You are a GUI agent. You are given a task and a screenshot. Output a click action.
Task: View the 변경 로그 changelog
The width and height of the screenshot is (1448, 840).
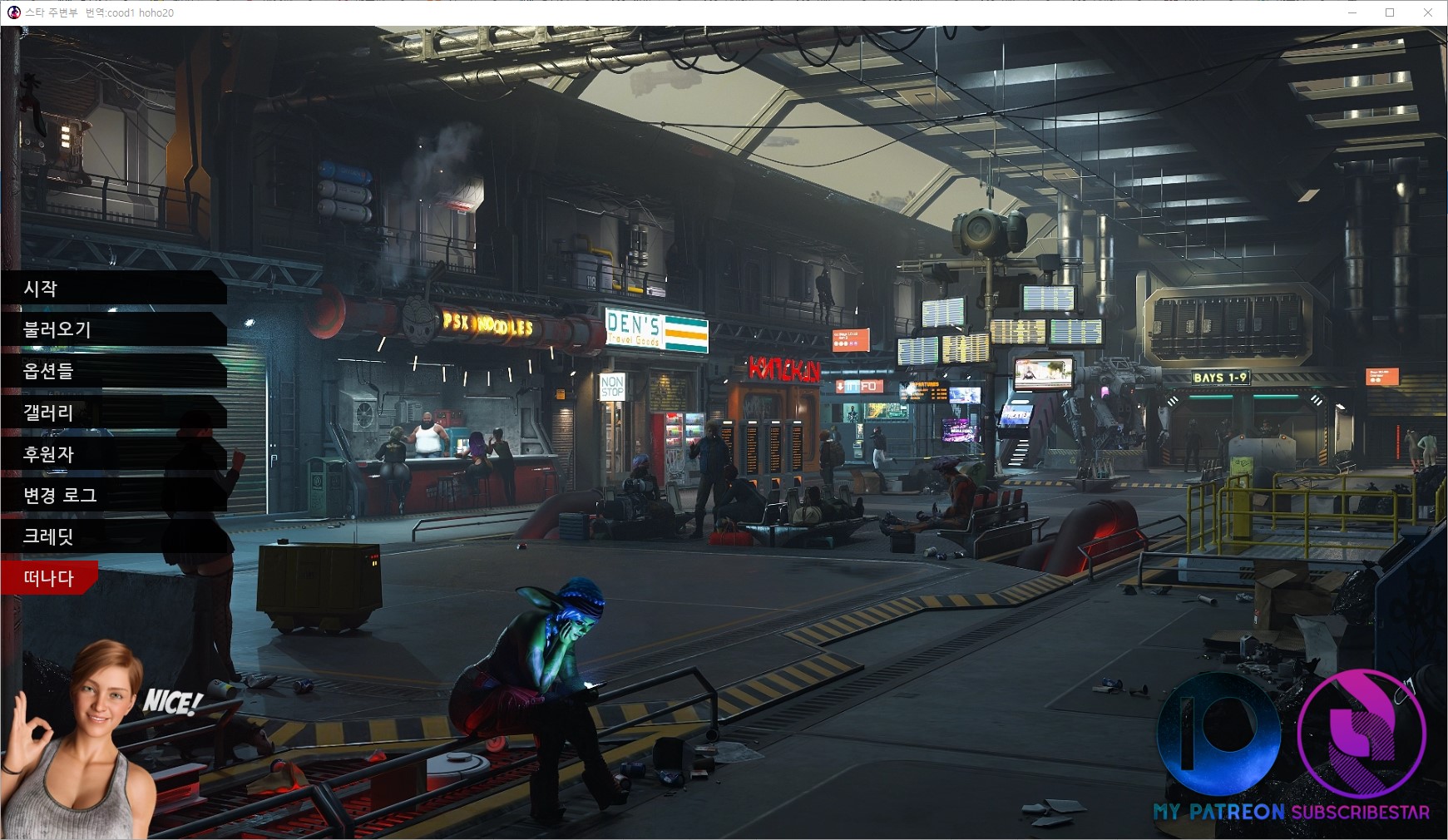(60, 496)
